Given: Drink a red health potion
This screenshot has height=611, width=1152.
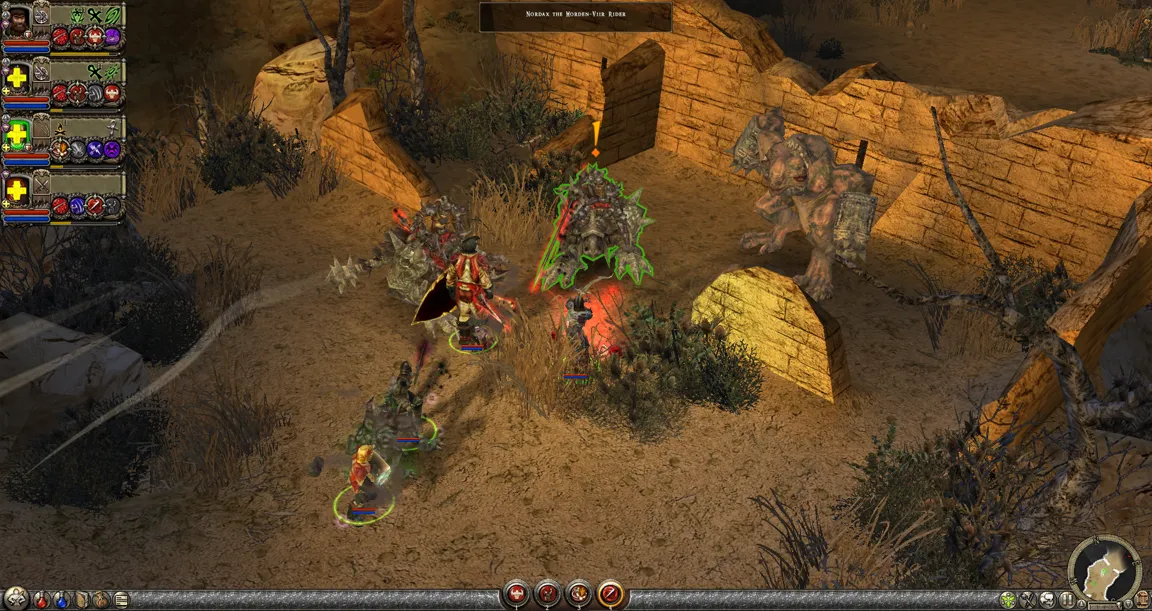Looking at the screenshot, I should point(41,600).
